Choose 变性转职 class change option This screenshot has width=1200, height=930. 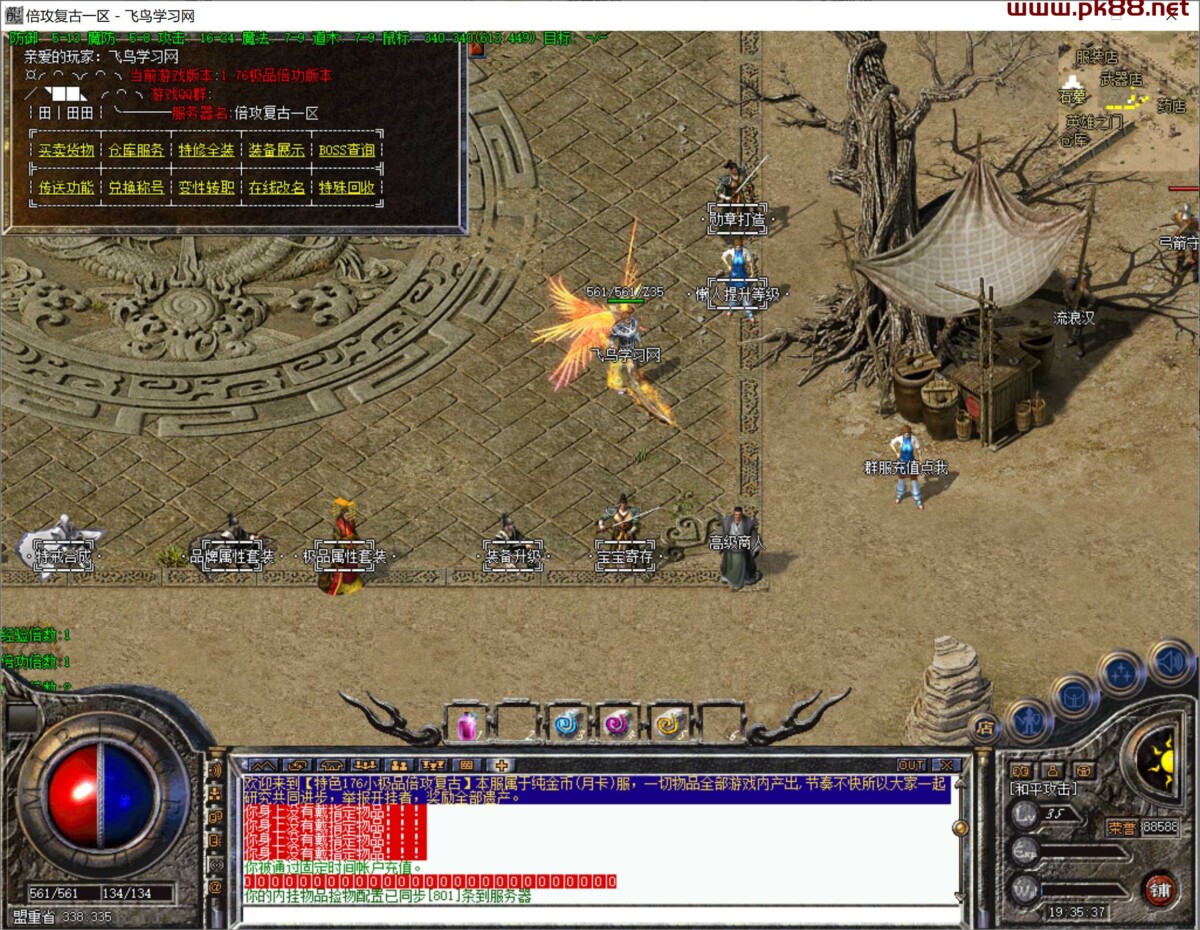pos(206,188)
